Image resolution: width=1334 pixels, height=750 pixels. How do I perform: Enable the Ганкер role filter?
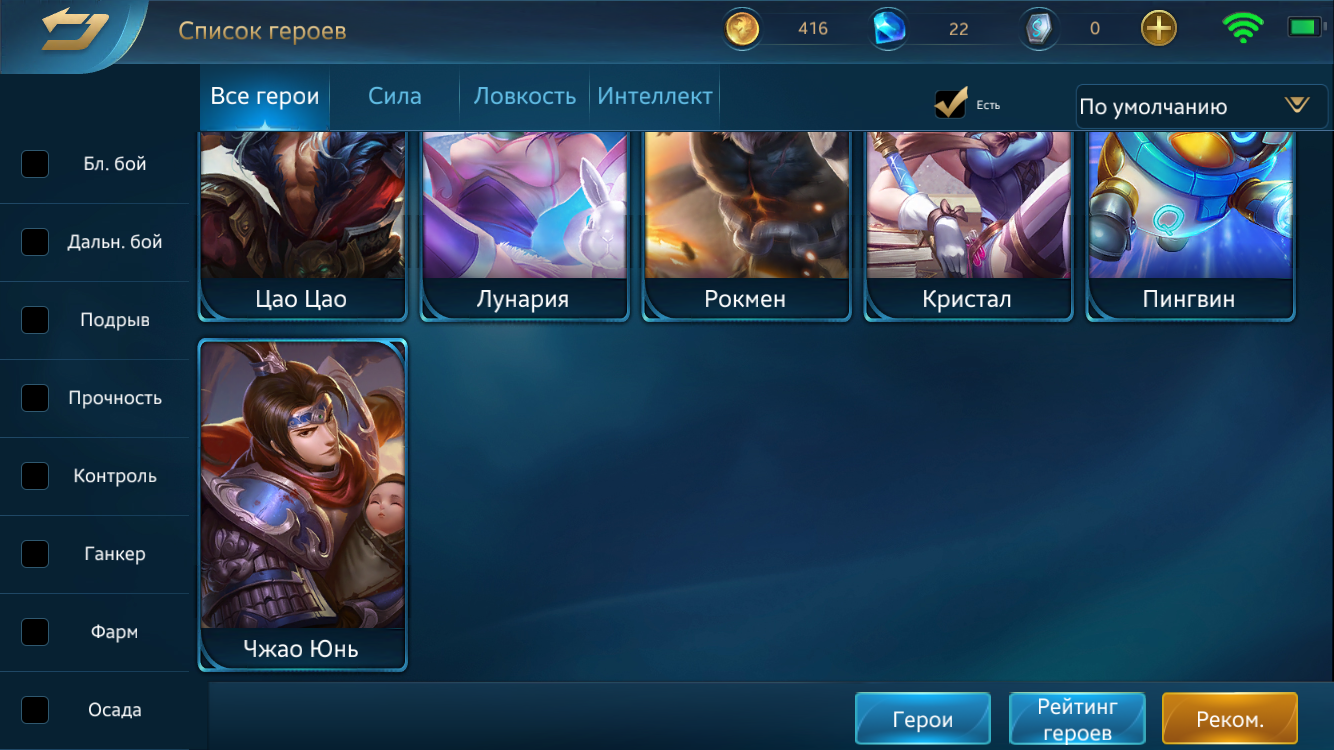coord(35,554)
